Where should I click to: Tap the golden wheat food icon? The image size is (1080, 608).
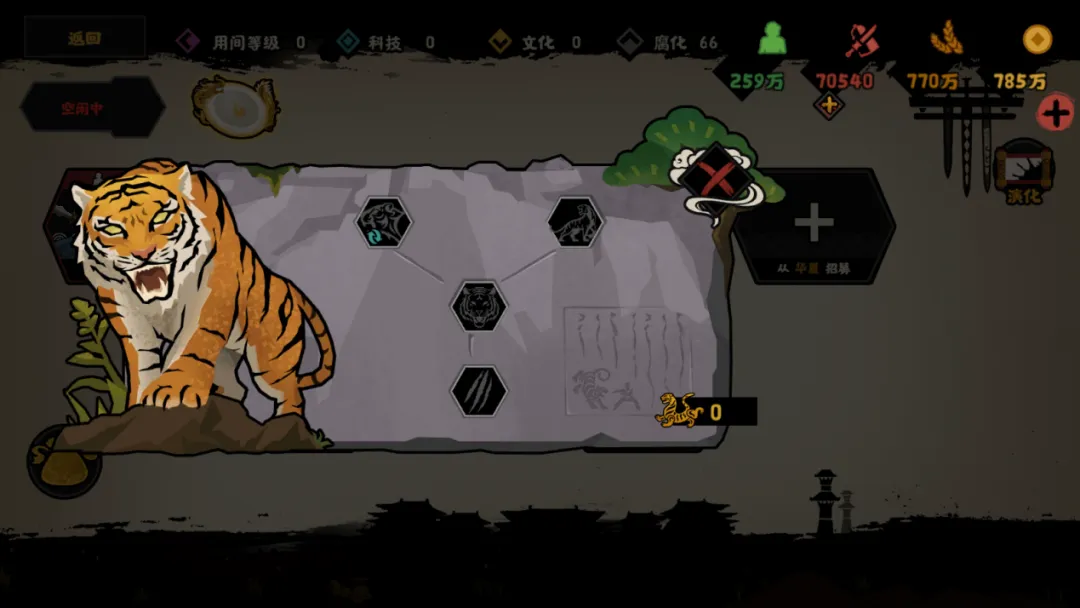tap(945, 40)
